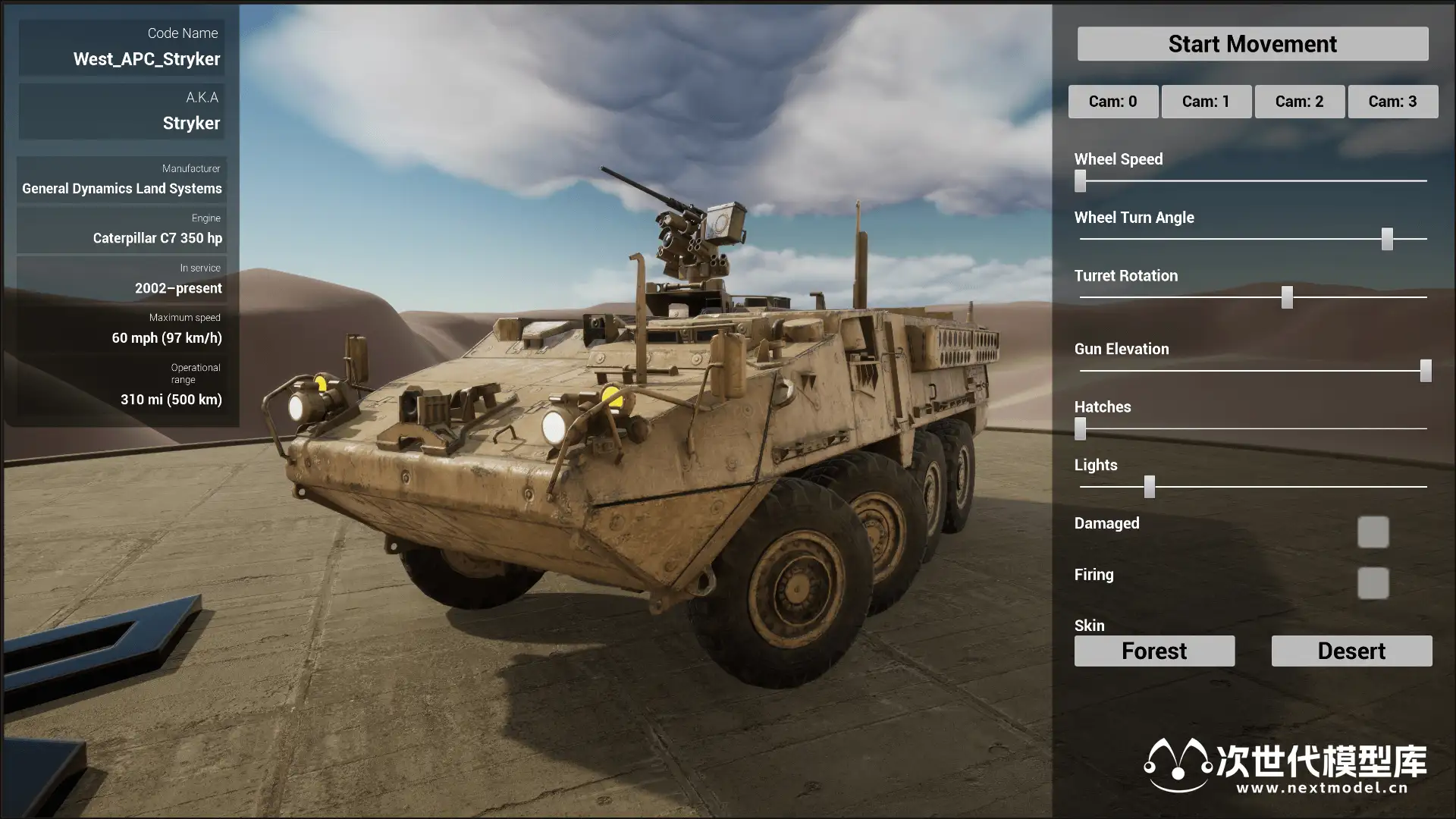Click the Gun Elevation slider handle
This screenshot has height=819, width=1456.
point(1426,371)
